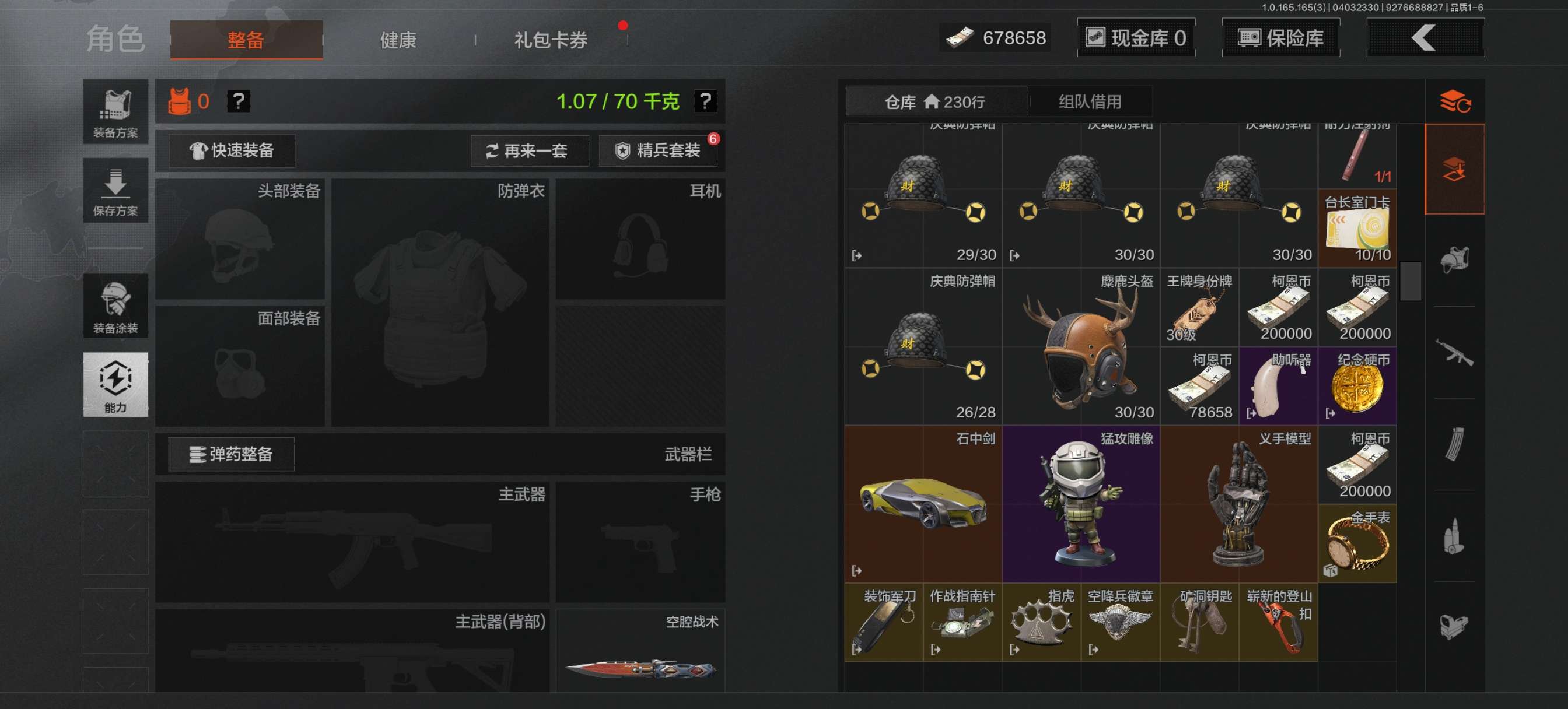The image size is (1568, 709).
Task: Select the 石中剑 yellow car item thumbnail
Action: (923, 505)
